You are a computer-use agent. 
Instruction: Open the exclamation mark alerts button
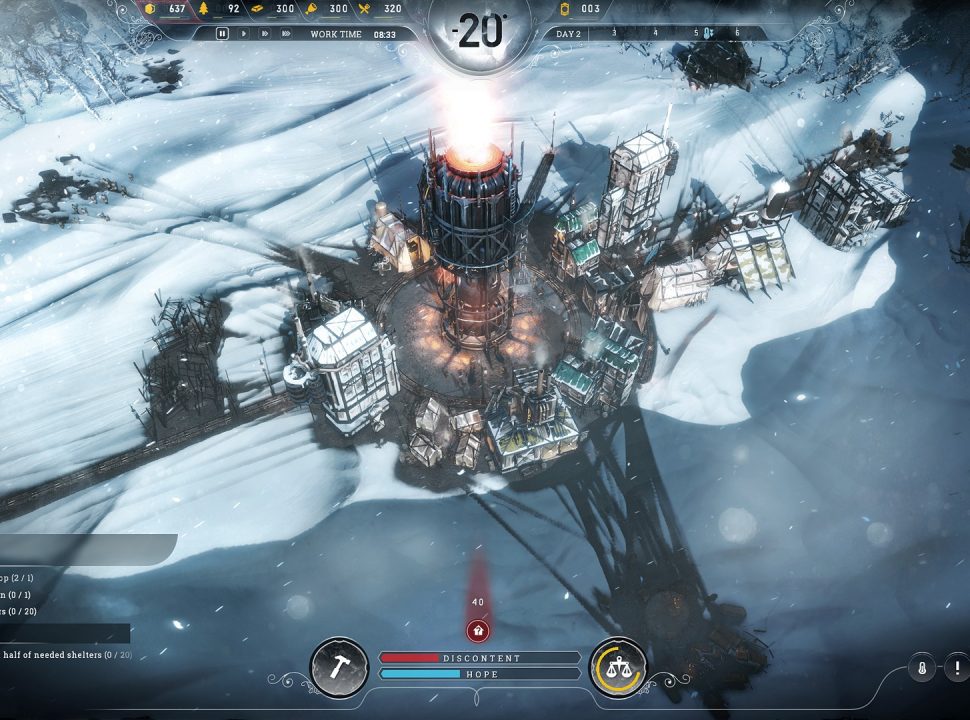point(956,668)
